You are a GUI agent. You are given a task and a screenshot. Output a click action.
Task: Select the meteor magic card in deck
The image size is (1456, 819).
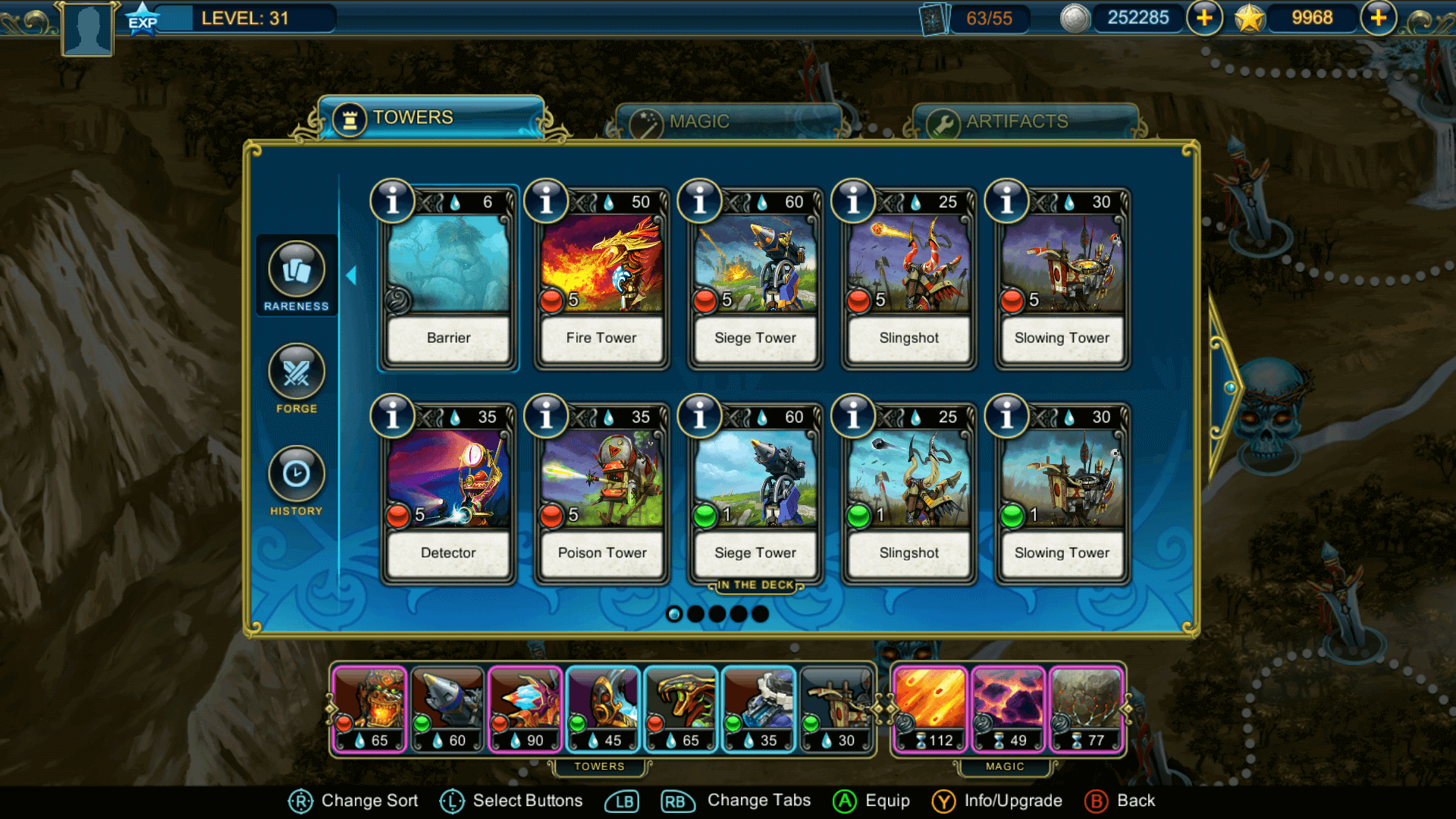point(930,709)
